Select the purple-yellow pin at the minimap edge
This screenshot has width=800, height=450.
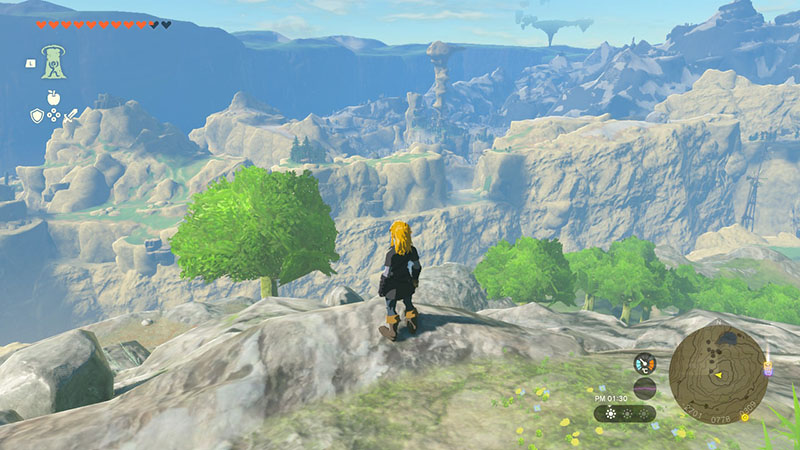pyautogui.click(x=766, y=367)
